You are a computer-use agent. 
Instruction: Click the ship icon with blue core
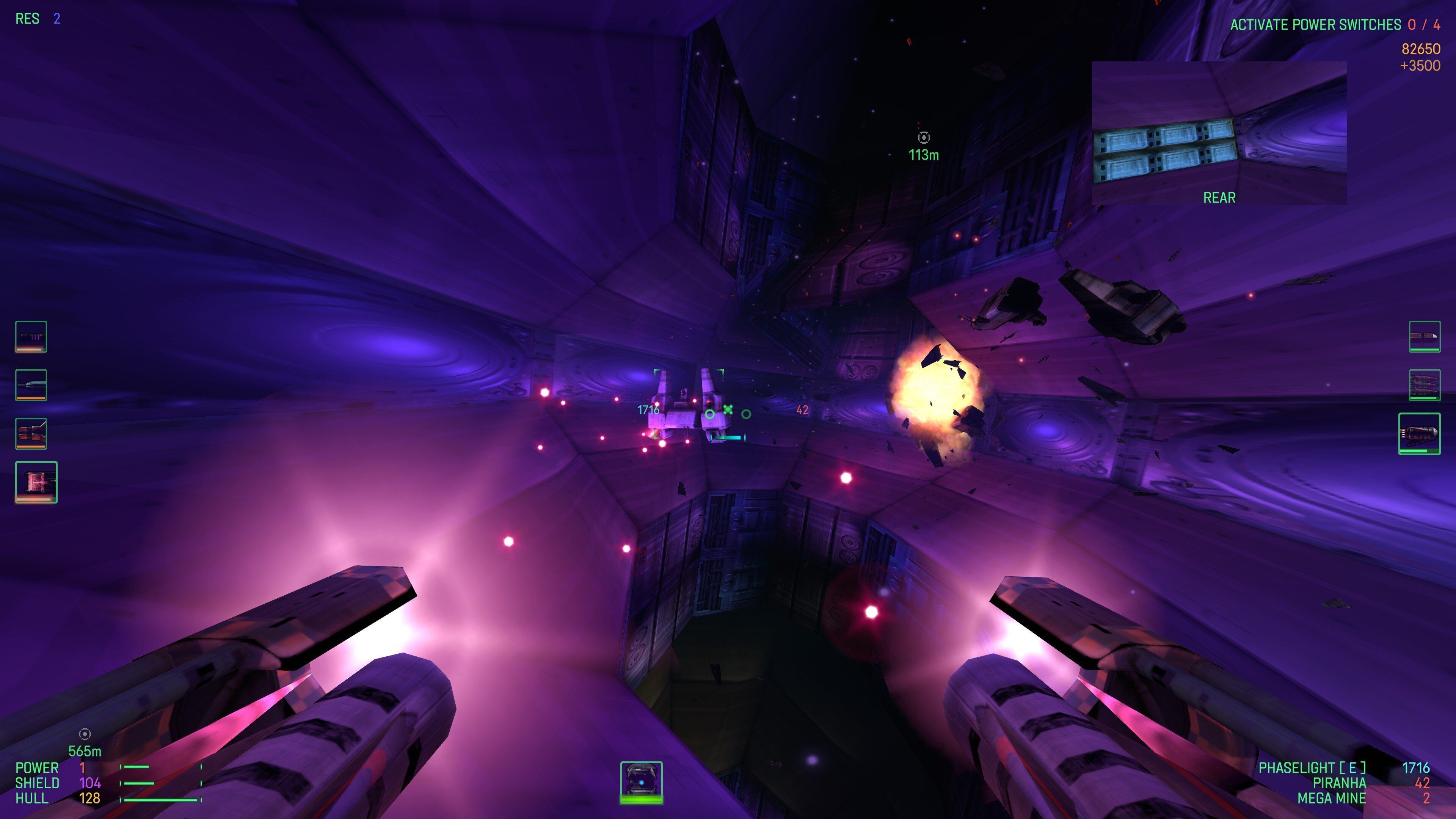pos(642,782)
